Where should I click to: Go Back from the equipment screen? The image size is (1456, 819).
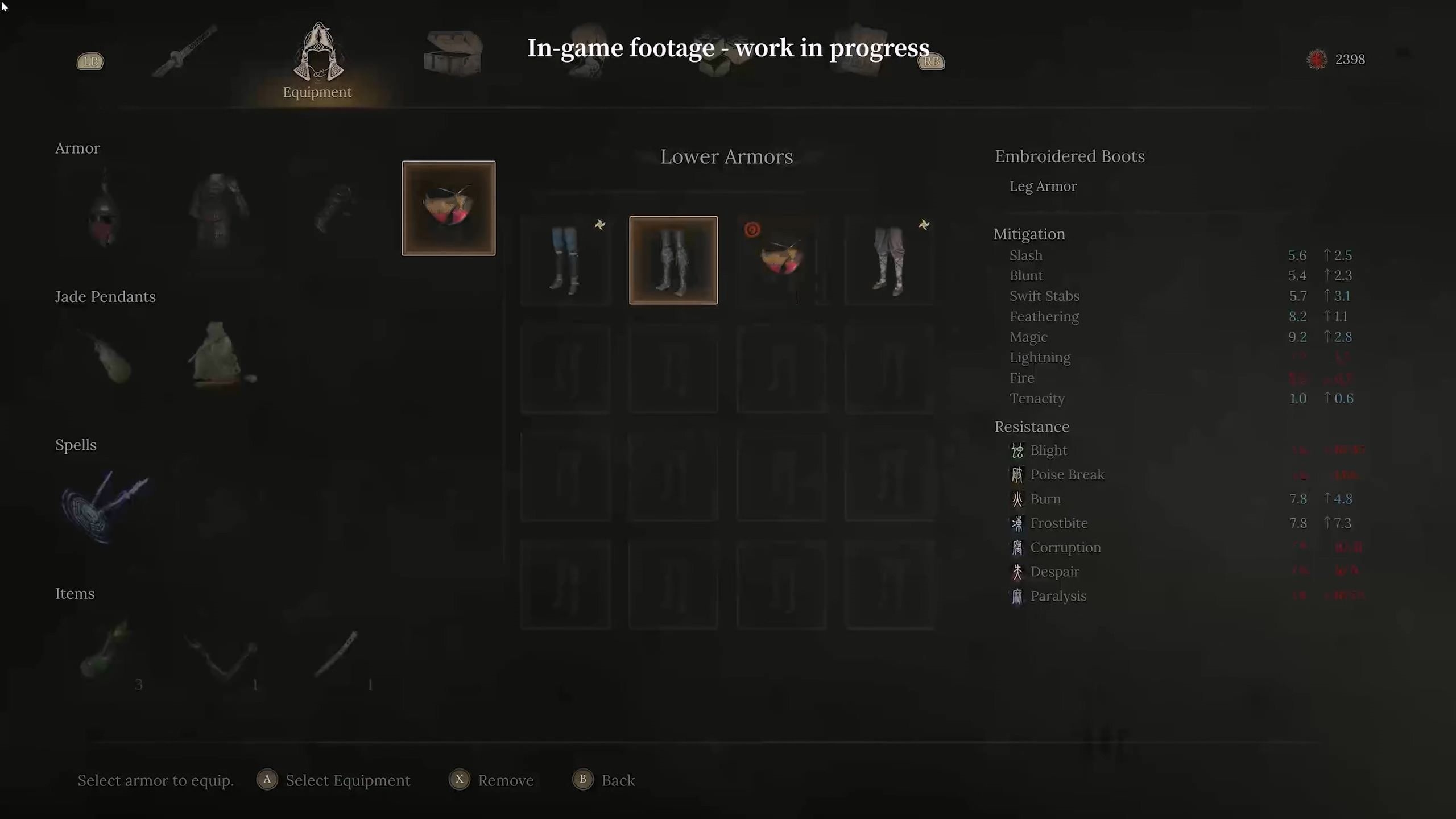(617, 780)
